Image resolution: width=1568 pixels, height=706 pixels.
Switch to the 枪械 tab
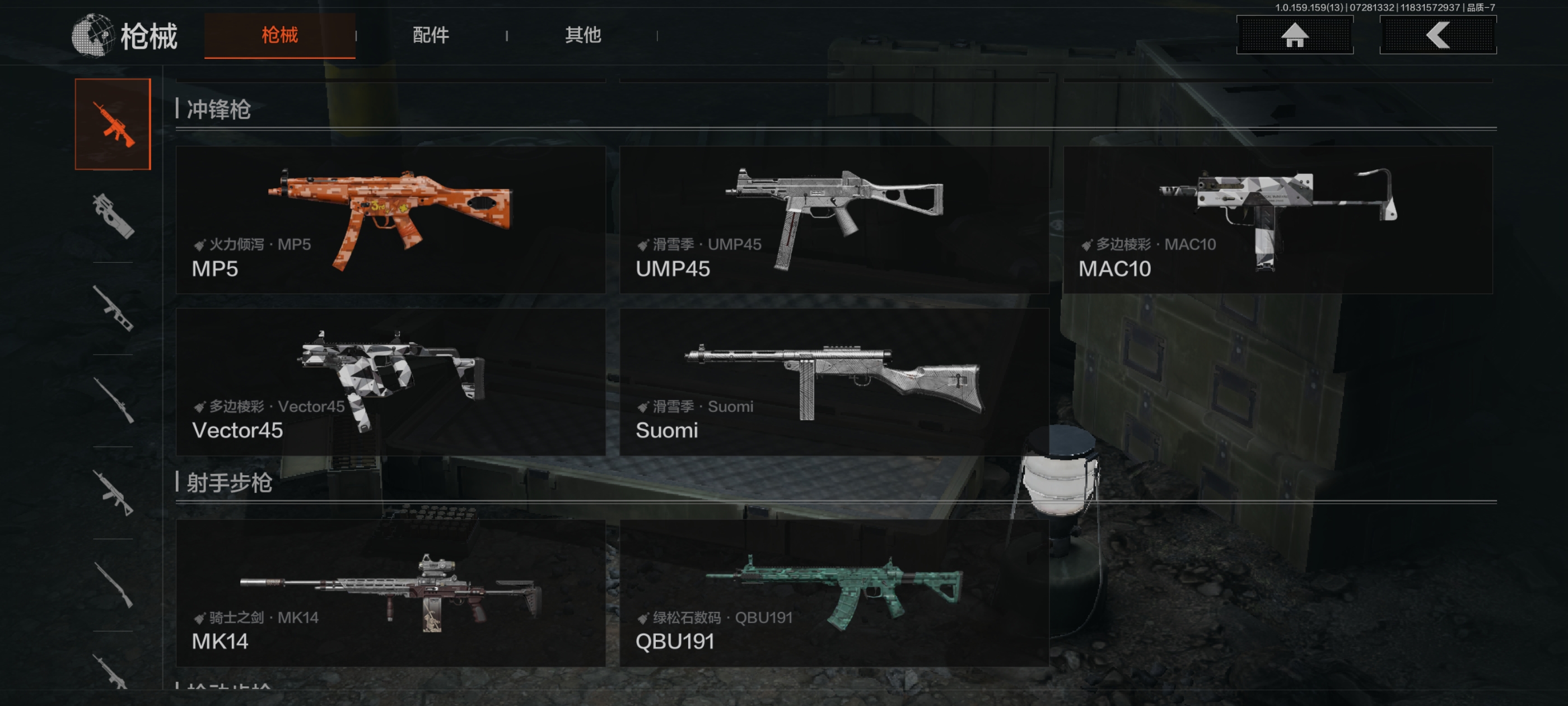(x=279, y=35)
